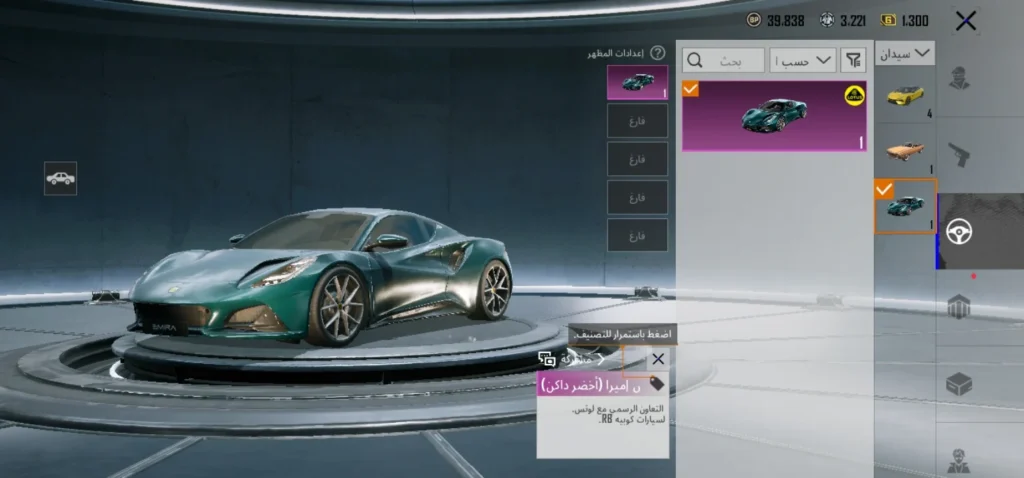Open the sort-by dropdown

[806, 61]
